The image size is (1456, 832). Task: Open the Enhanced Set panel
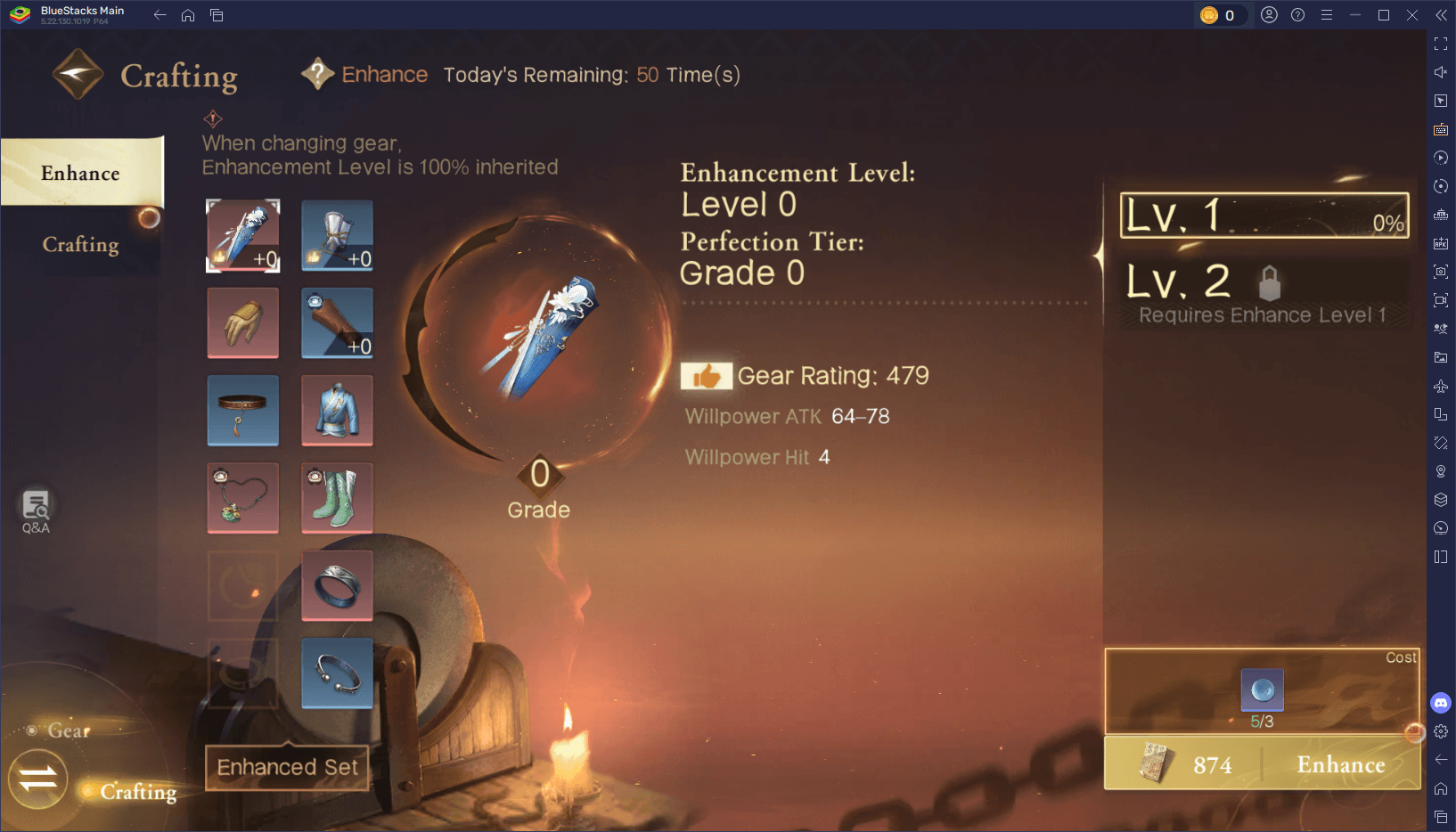coord(287,767)
